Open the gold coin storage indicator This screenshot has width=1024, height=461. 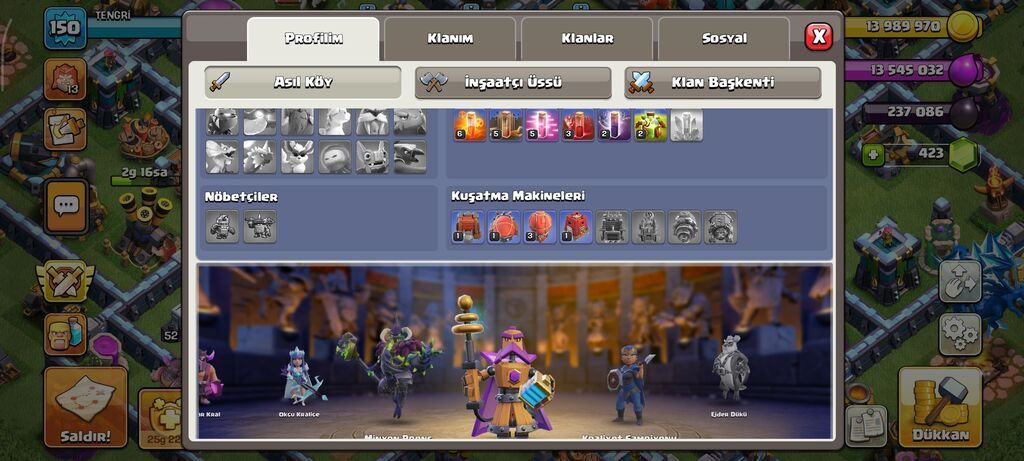(x=963, y=27)
